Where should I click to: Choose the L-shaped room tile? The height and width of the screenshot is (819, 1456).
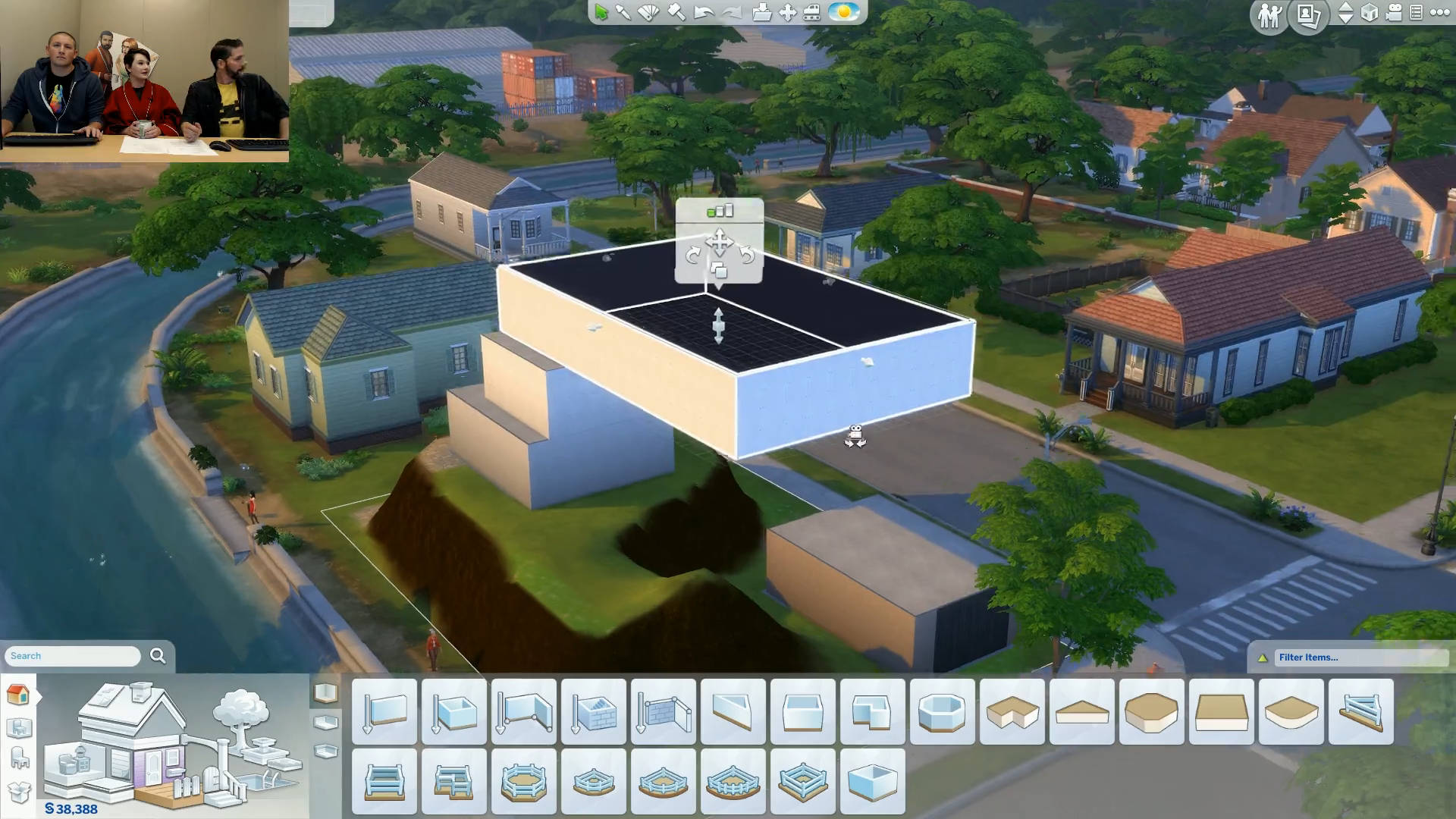[872, 711]
